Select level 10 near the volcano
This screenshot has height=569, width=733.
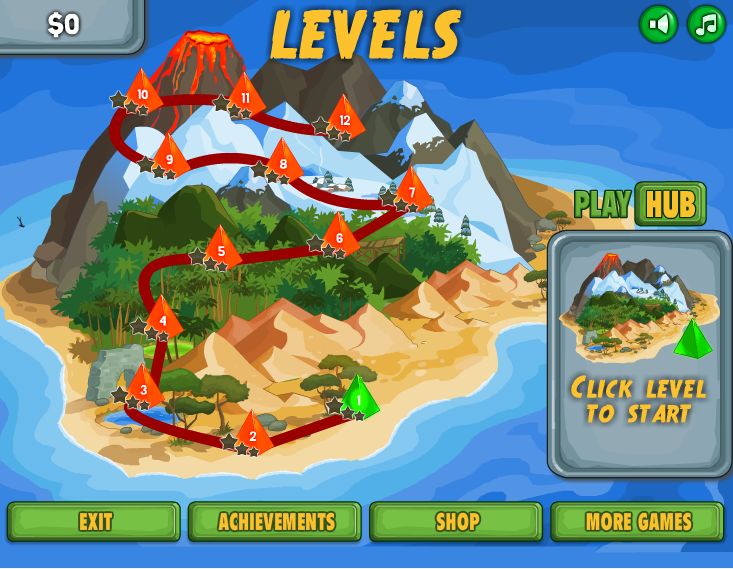click(143, 95)
